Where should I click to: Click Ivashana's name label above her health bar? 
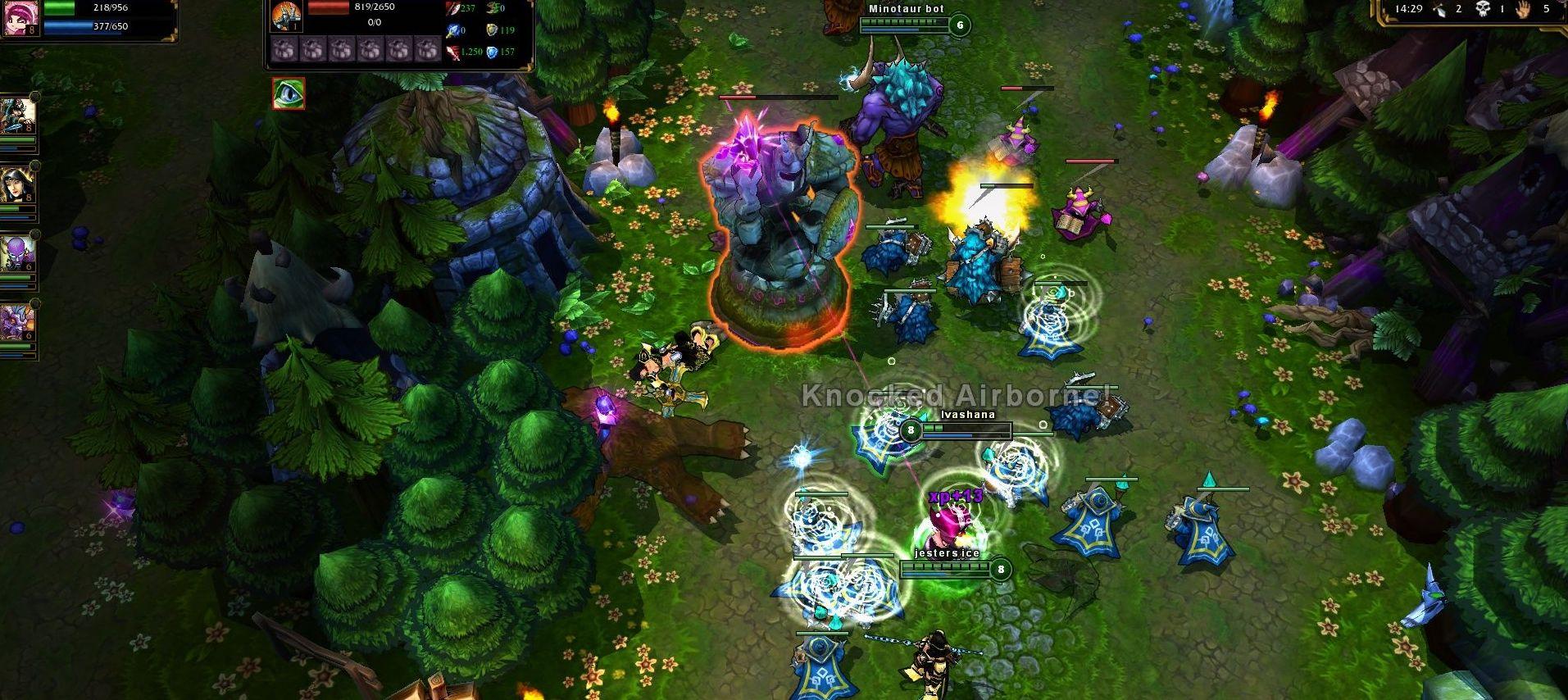click(968, 416)
